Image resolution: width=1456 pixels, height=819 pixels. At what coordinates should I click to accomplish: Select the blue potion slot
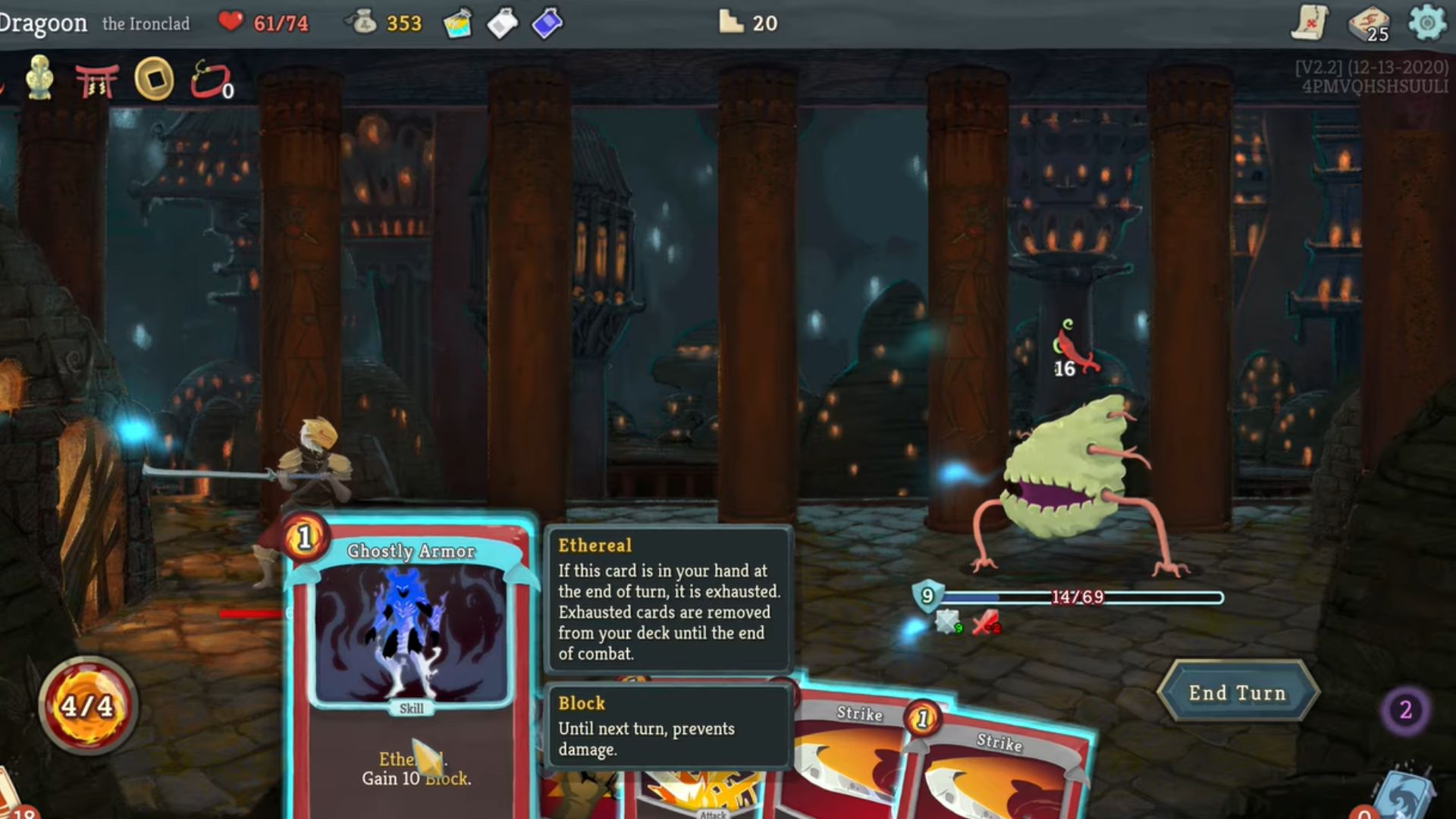click(547, 24)
